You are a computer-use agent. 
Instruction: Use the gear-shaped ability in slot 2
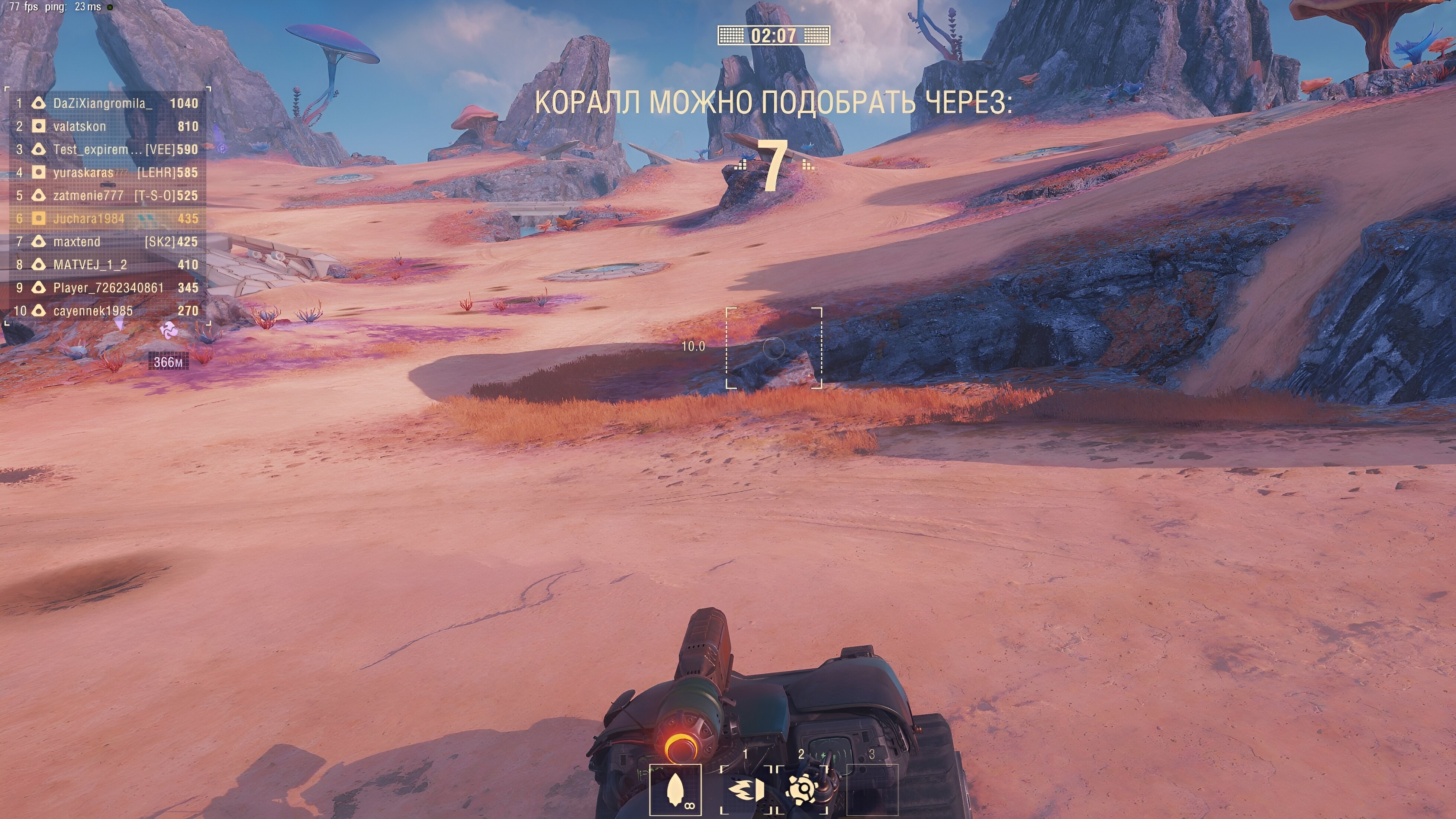(802, 789)
